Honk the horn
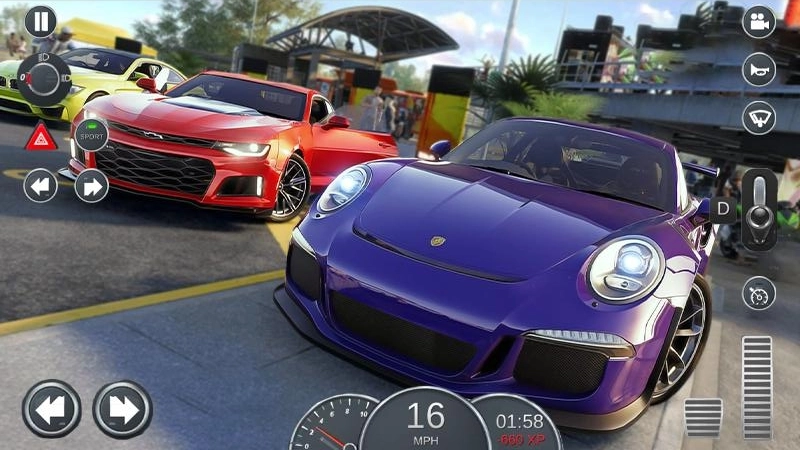Image resolution: width=800 pixels, height=450 pixels. (758, 69)
